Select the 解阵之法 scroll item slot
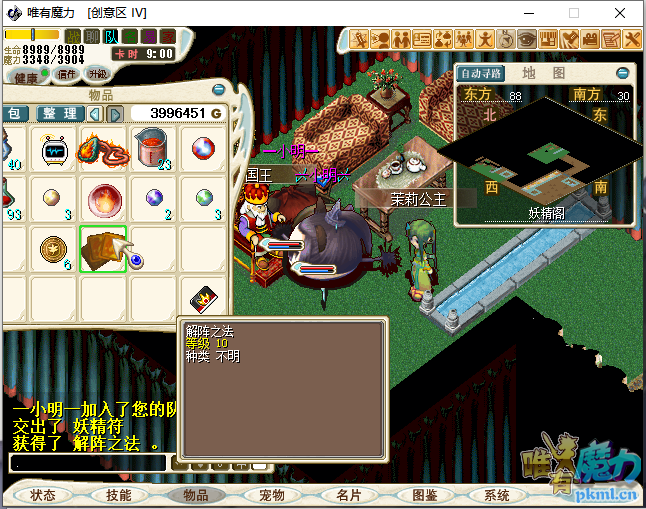This screenshot has height=509, width=646. coord(103,247)
